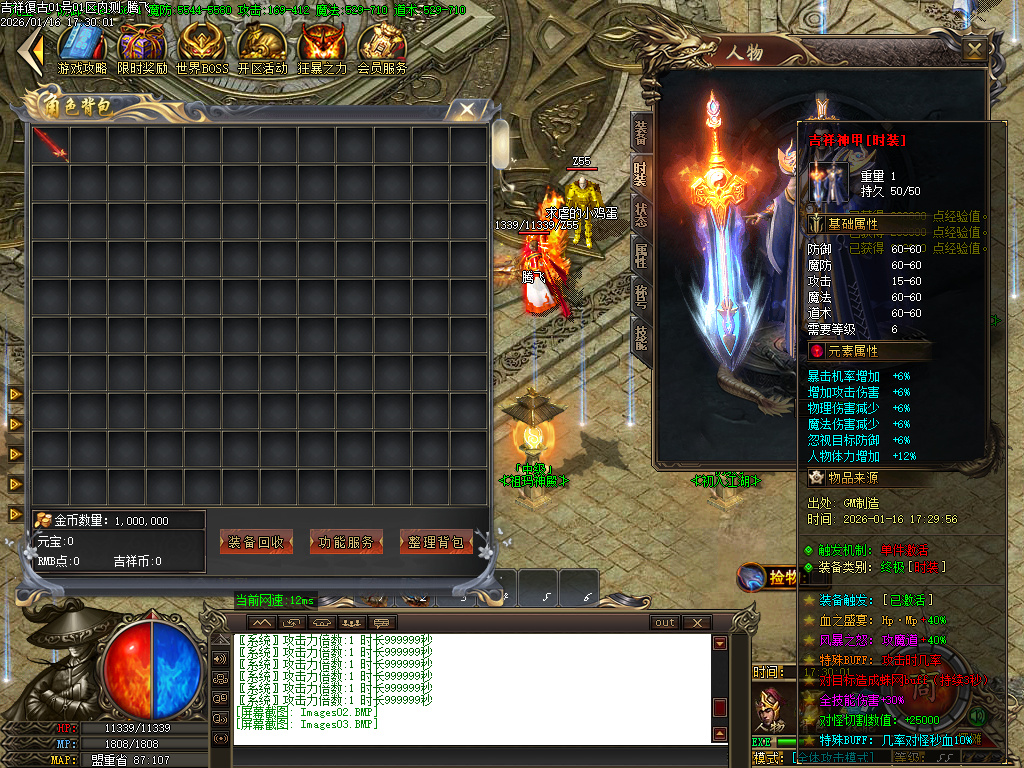
Task: Click the chat window's out button
Action: pyautogui.click(x=665, y=622)
